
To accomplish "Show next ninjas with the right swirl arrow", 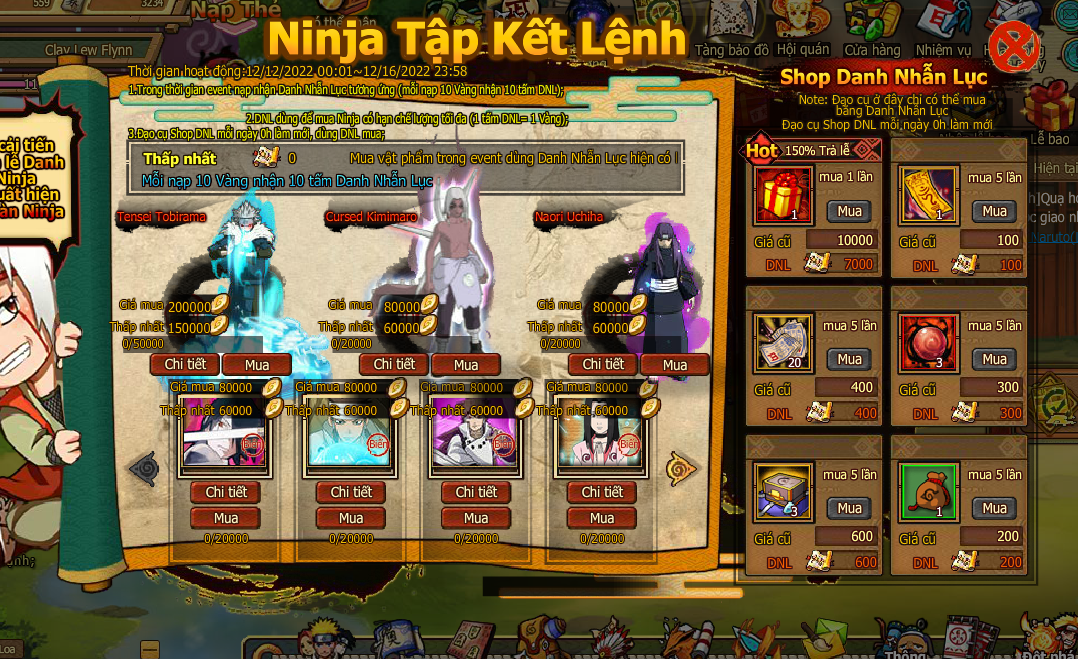I will pos(683,466).
